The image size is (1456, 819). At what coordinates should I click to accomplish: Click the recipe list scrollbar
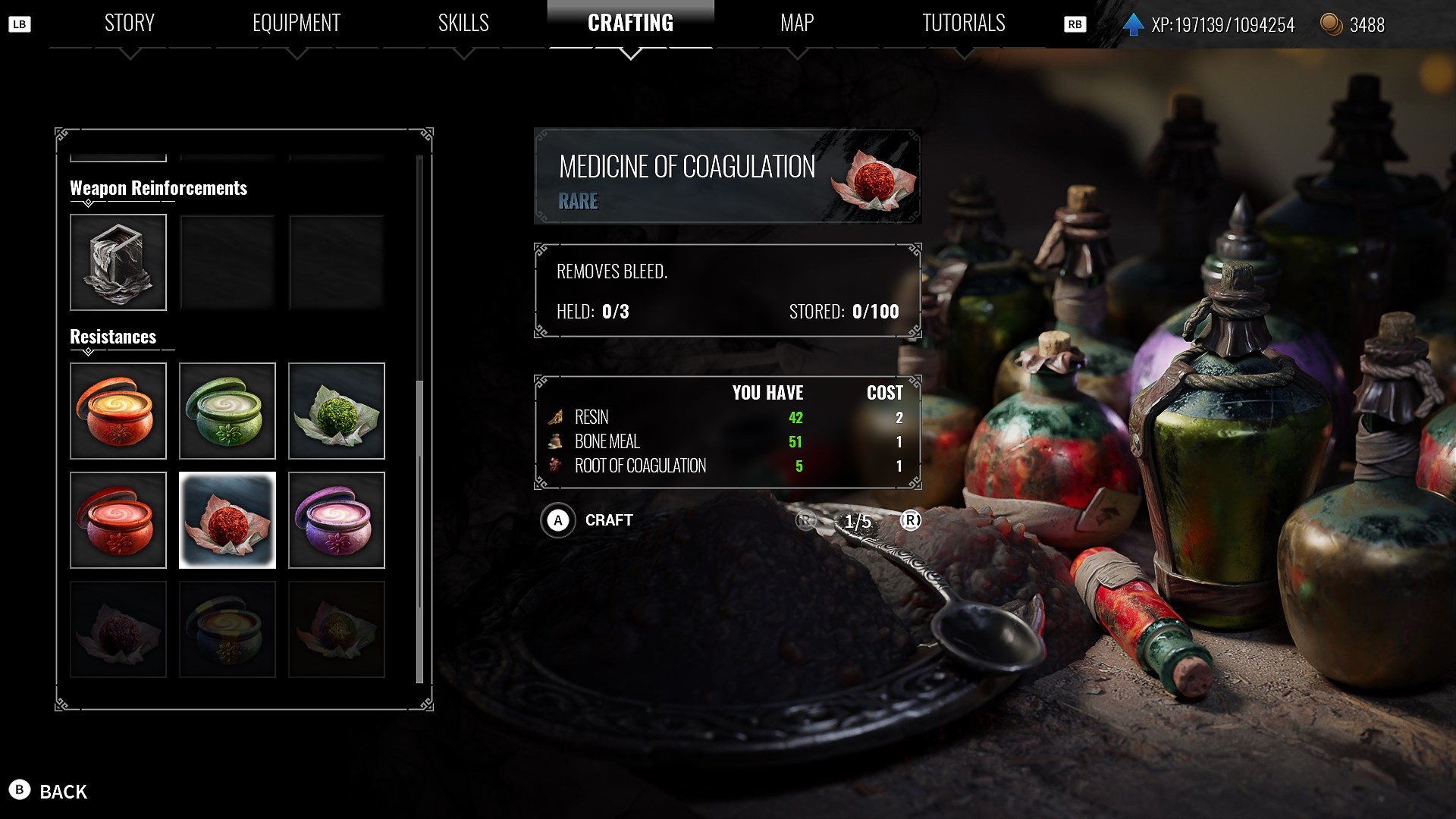click(x=419, y=531)
